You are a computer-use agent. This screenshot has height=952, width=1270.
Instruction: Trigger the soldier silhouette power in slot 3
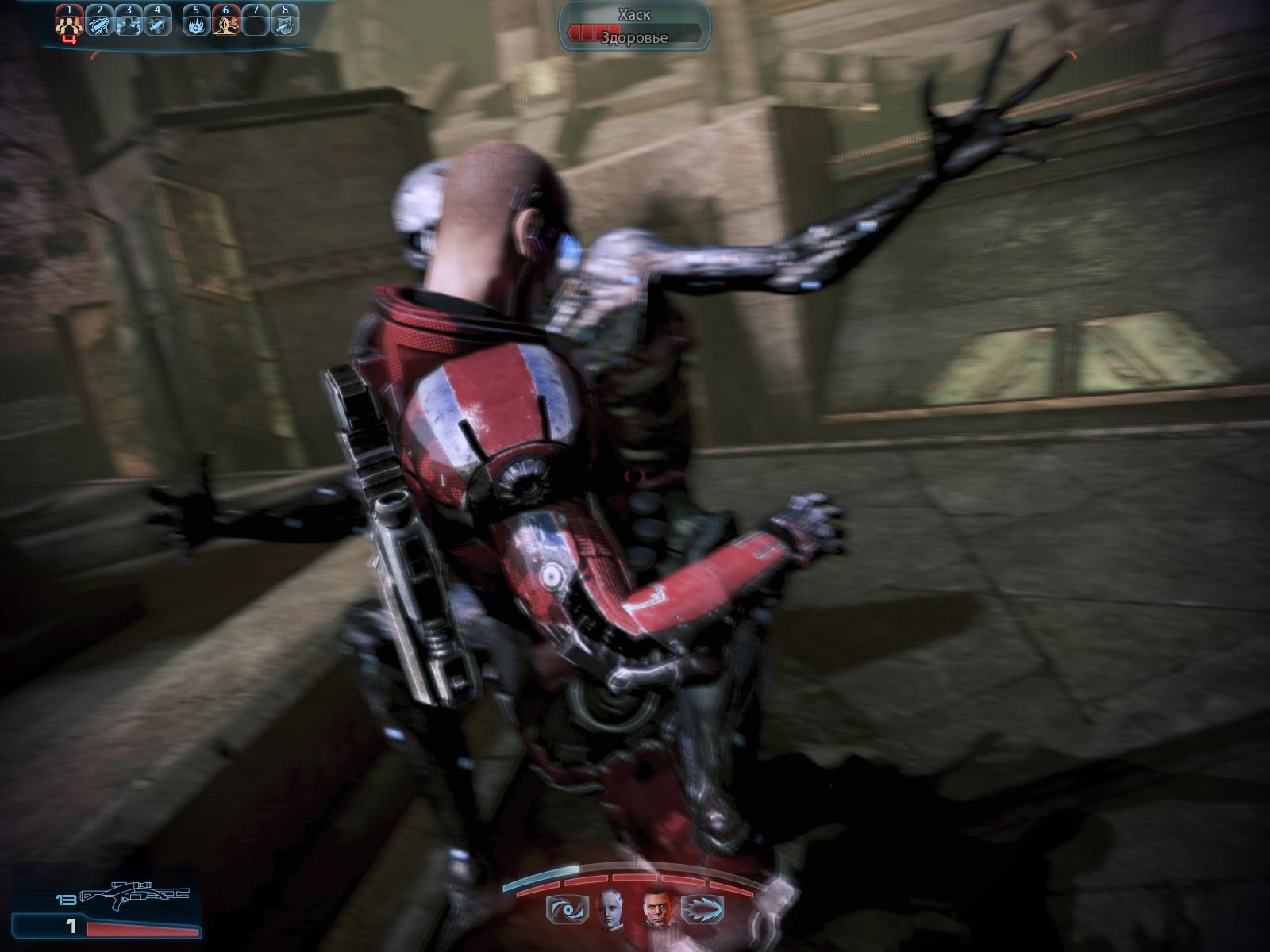(x=129, y=24)
